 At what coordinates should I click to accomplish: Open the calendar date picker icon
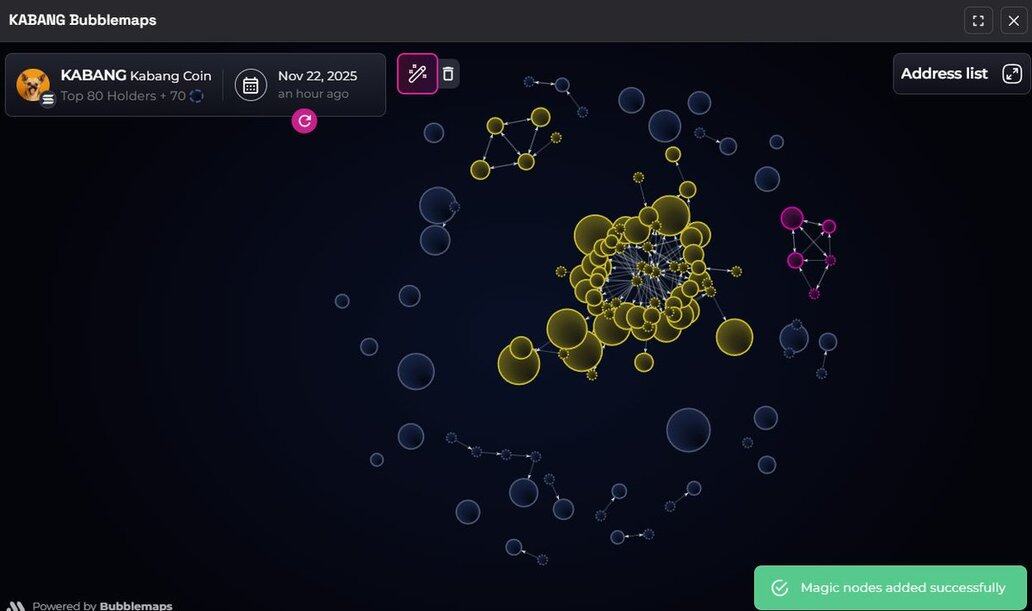[251, 85]
